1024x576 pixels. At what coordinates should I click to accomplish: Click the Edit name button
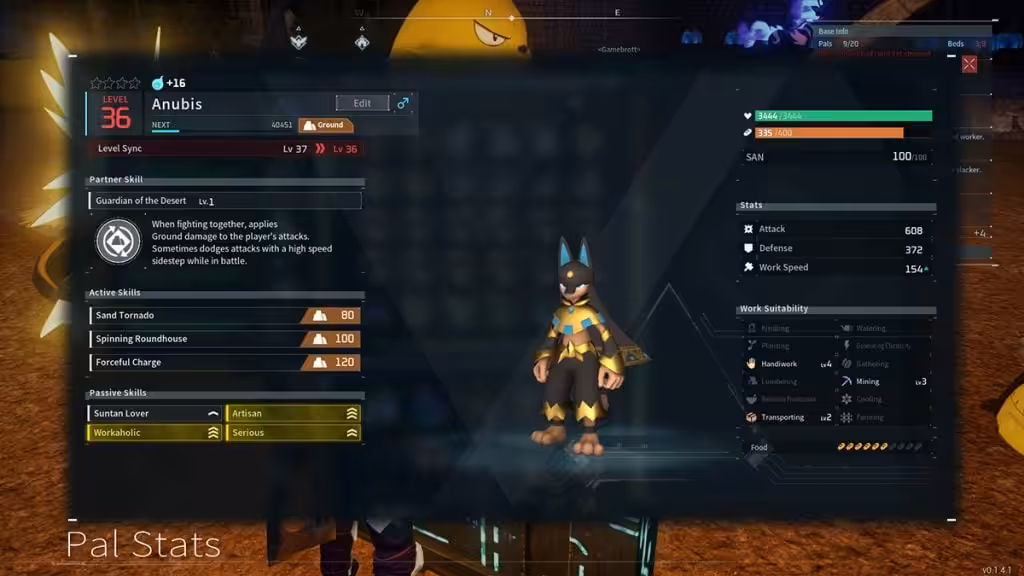point(362,103)
